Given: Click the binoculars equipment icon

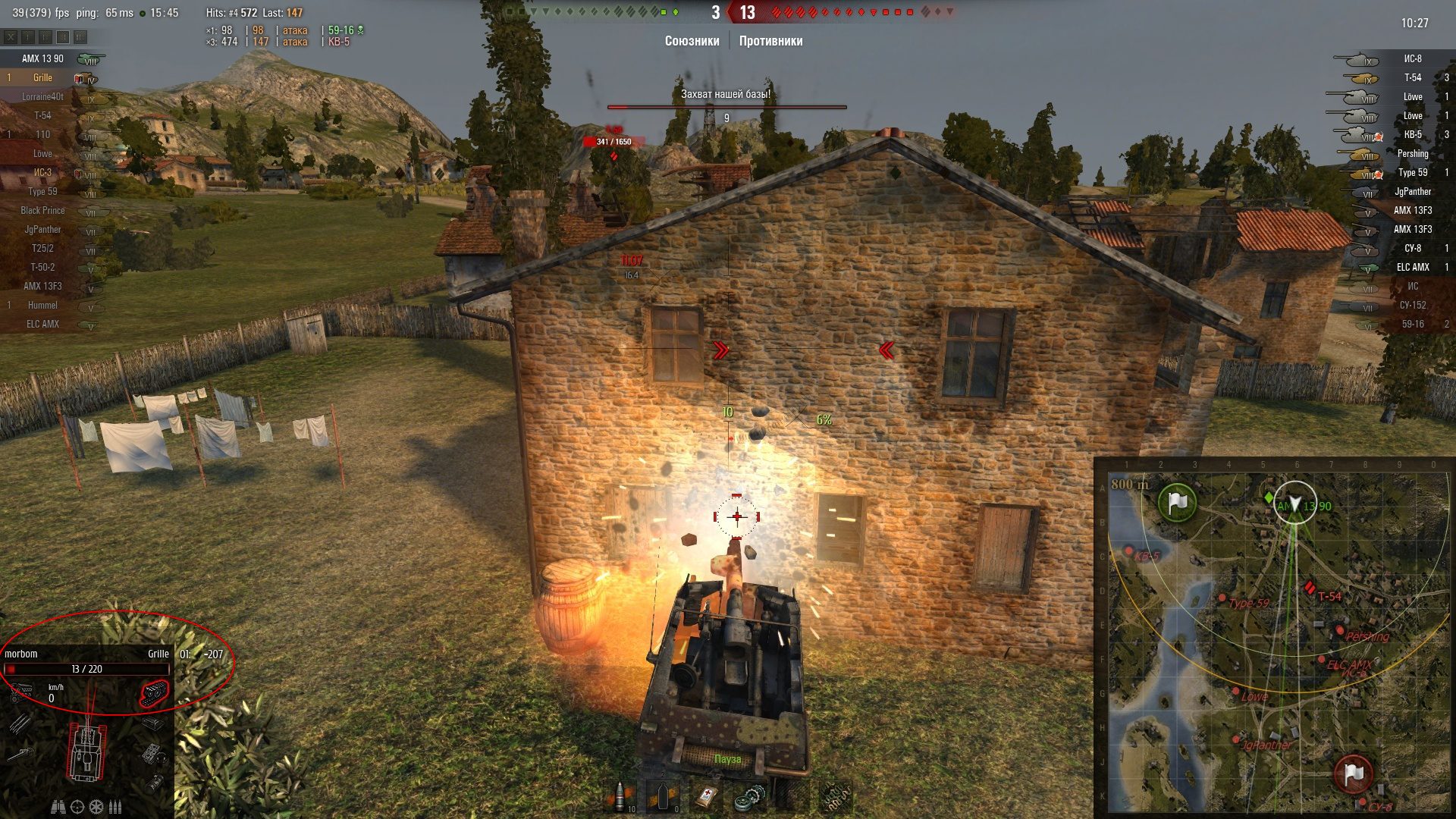Looking at the screenshot, I should pos(58,807).
